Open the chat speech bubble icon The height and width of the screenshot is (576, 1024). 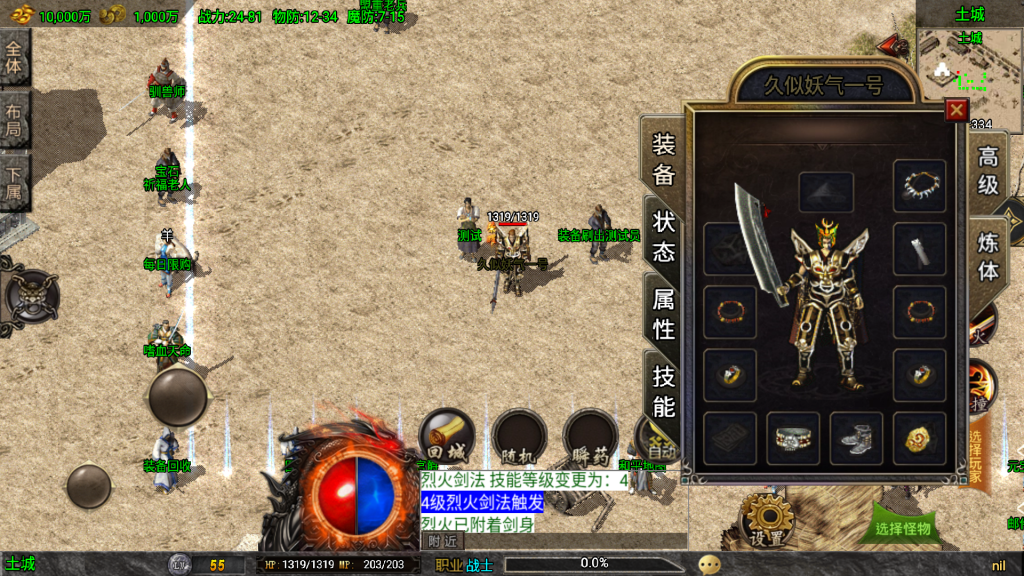pyautogui.click(x=710, y=564)
